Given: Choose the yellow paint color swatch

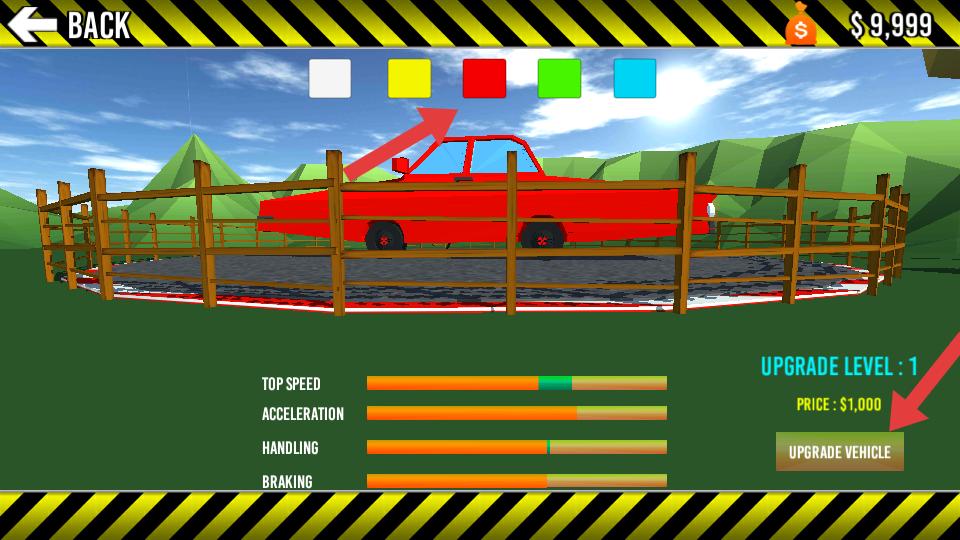Looking at the screenshot, I should [x=409, y=78].
